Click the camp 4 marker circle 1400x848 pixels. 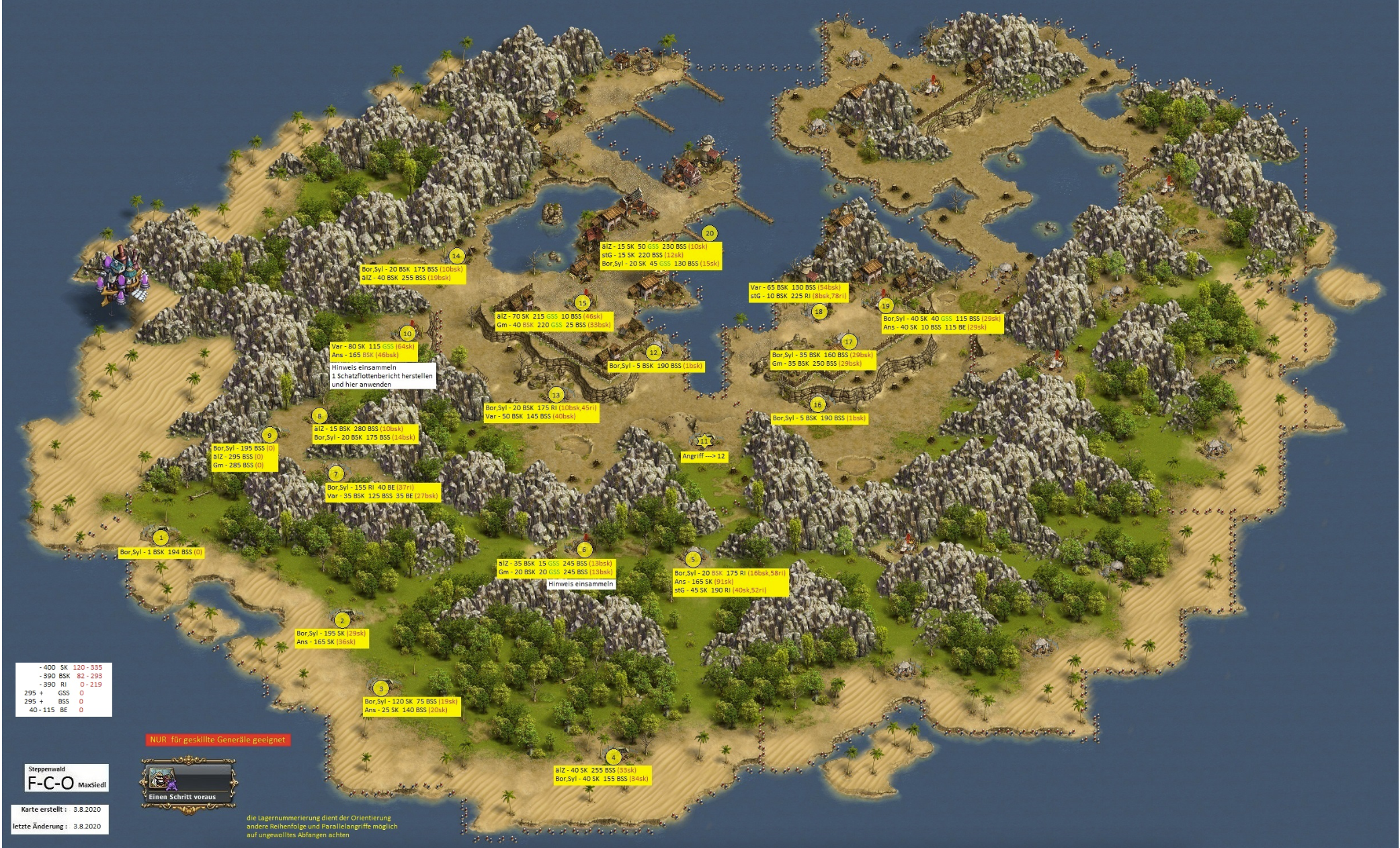613,757
